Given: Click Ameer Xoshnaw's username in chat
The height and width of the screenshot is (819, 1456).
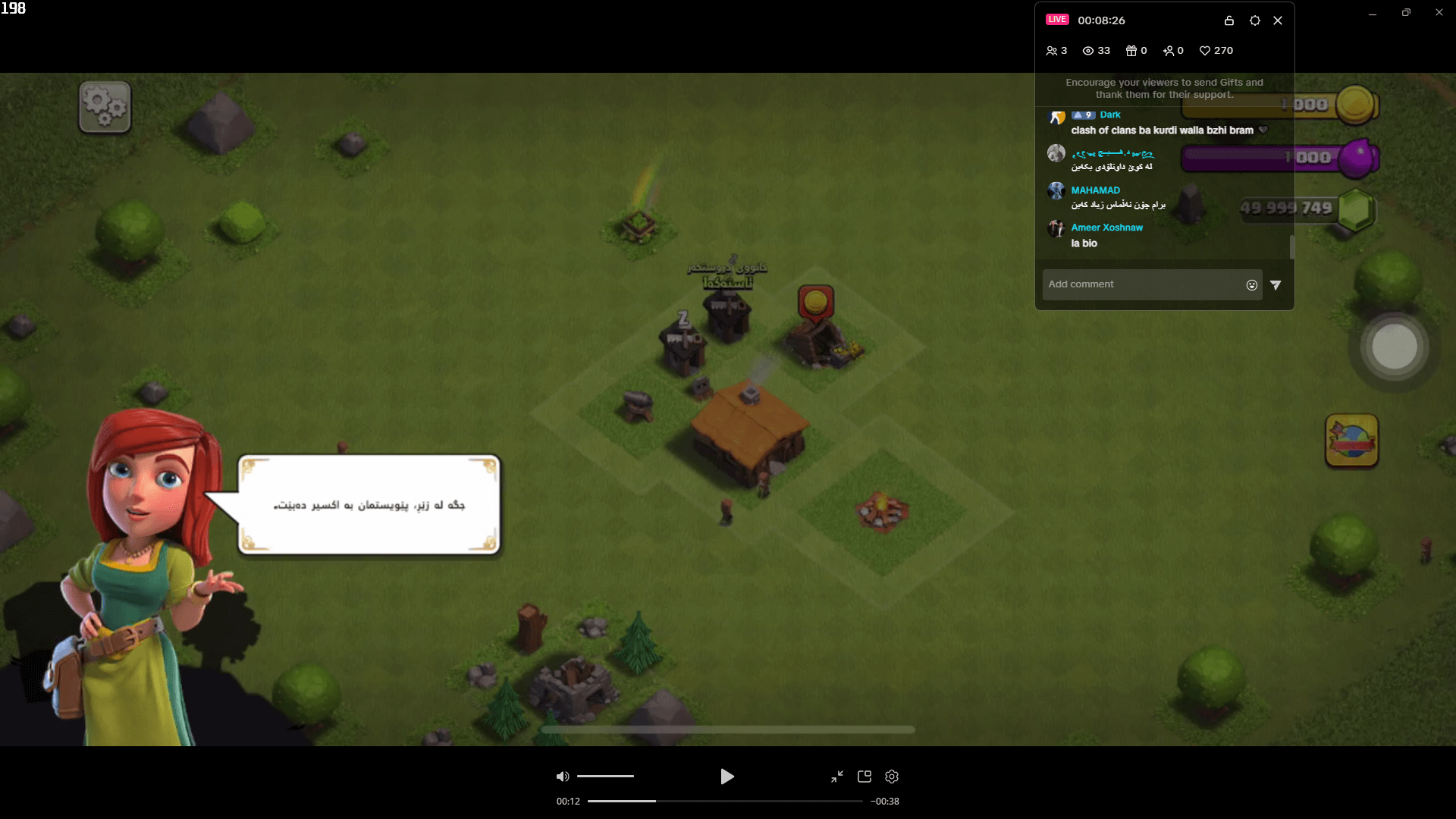Looking at the screenshot, I should (x=1106, y=227).
